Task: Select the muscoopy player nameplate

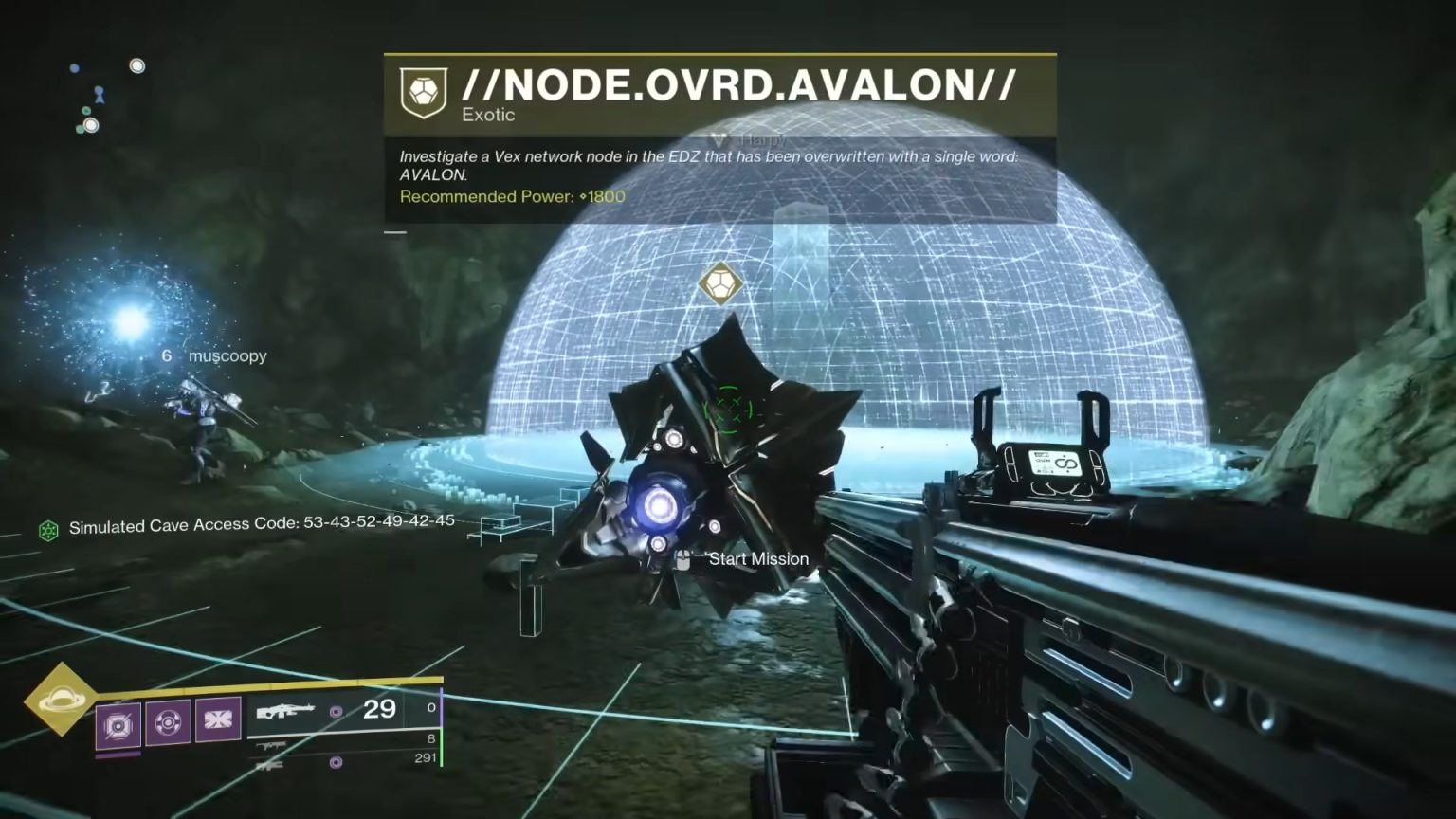Action: [227, 356]
